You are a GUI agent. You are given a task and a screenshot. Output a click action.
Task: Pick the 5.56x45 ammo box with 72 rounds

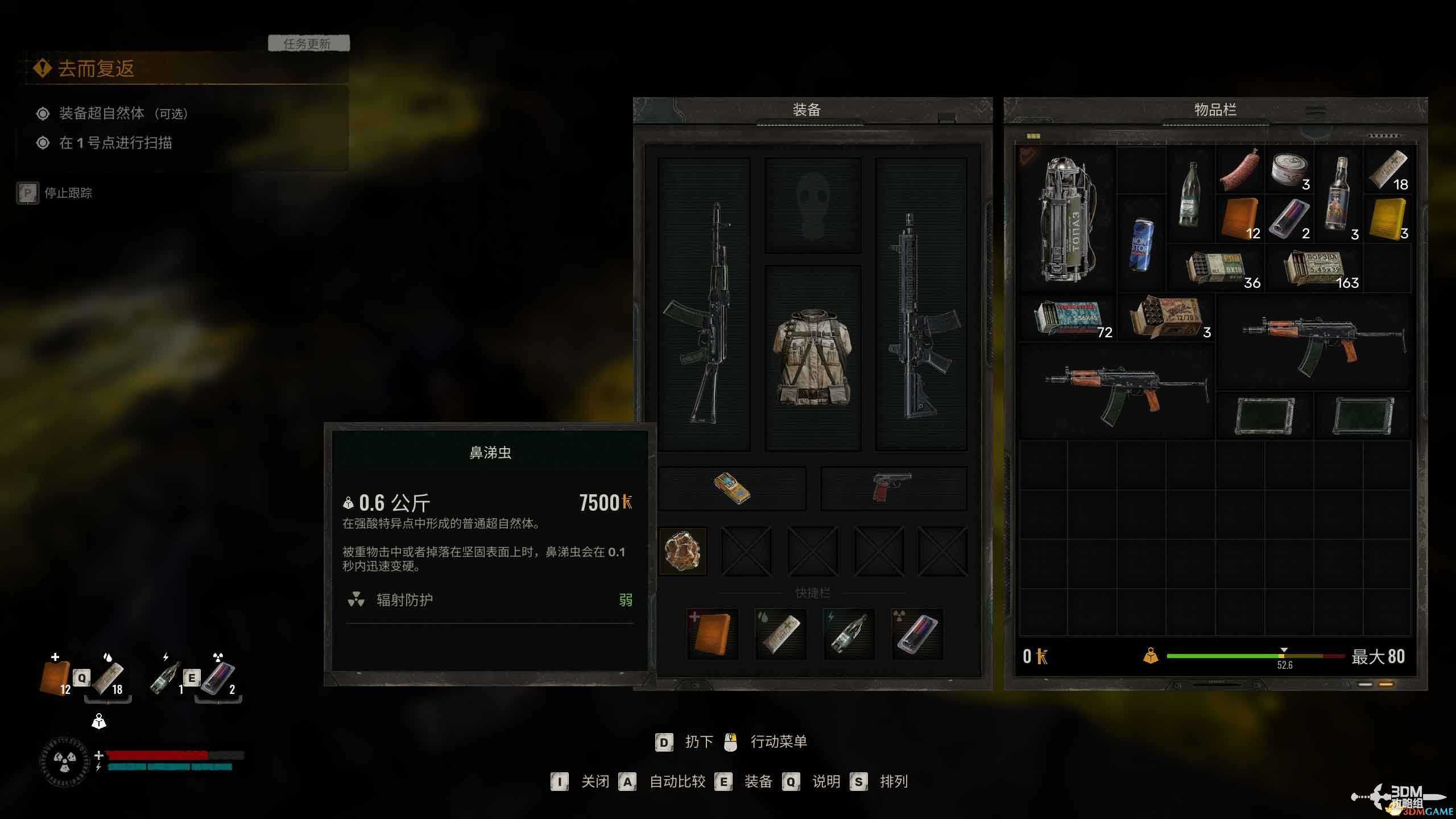pos(1068,318)
